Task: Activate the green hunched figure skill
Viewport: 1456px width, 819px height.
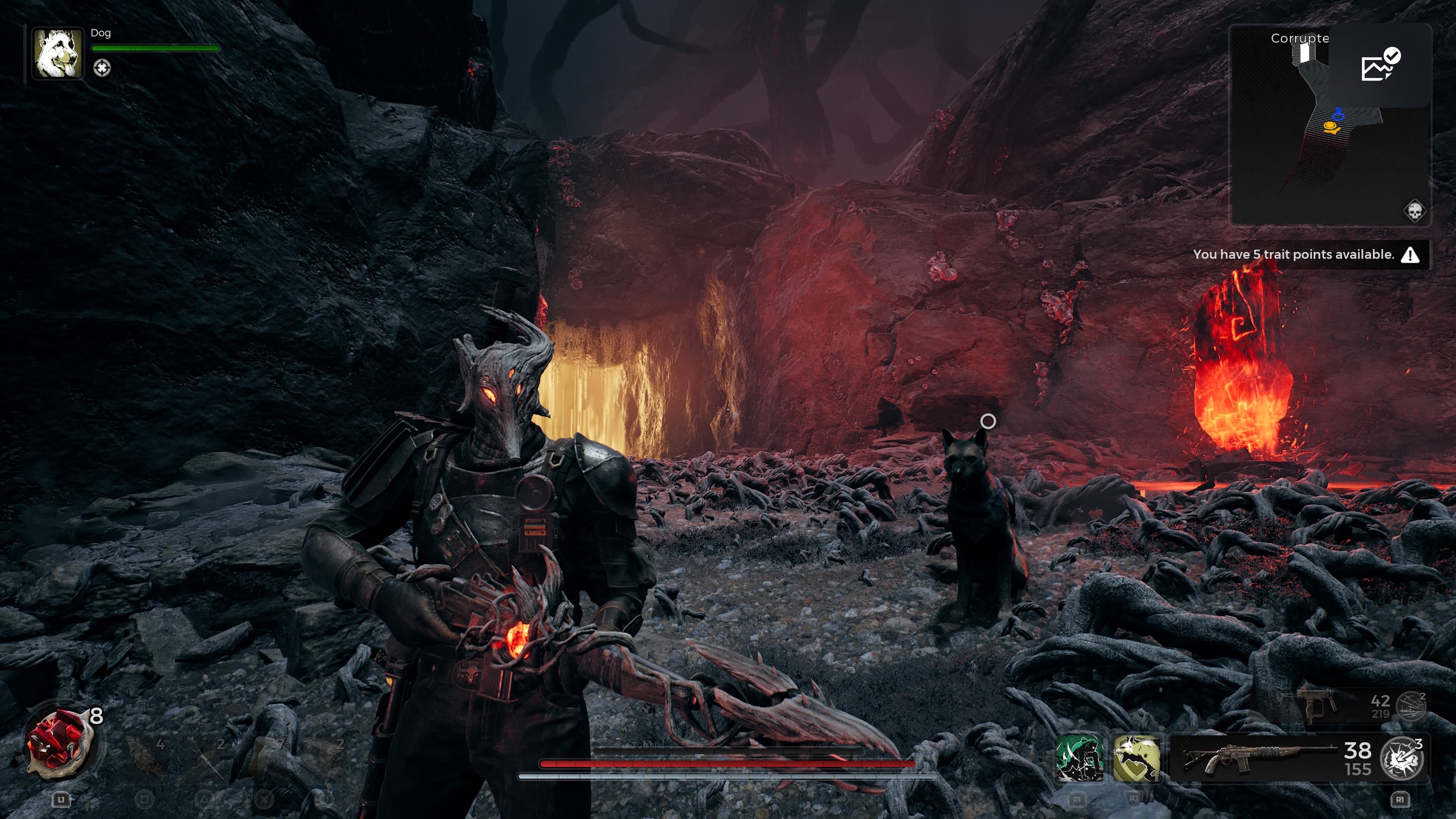Action: 1079,758
